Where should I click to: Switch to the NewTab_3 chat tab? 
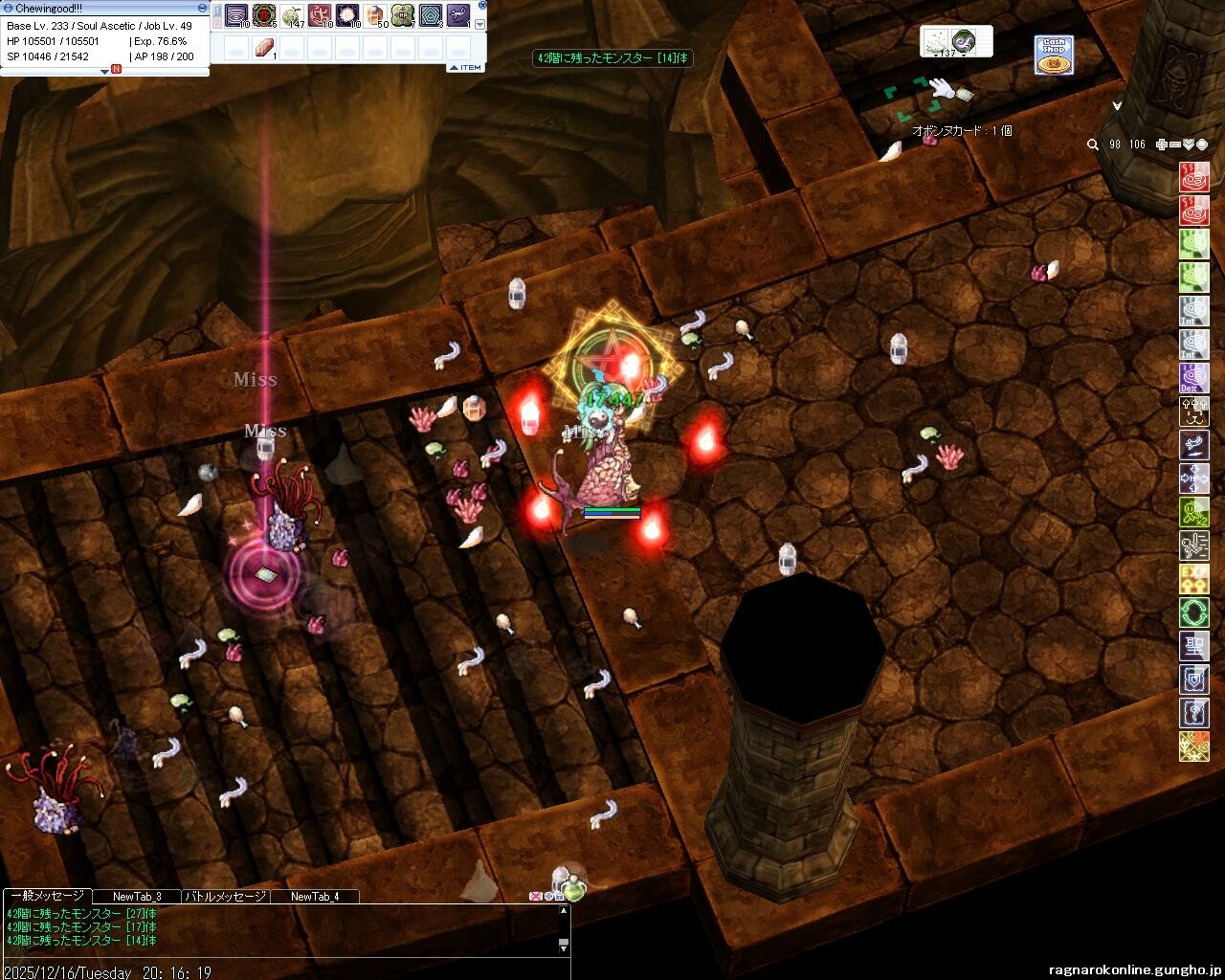click(137, 897)
